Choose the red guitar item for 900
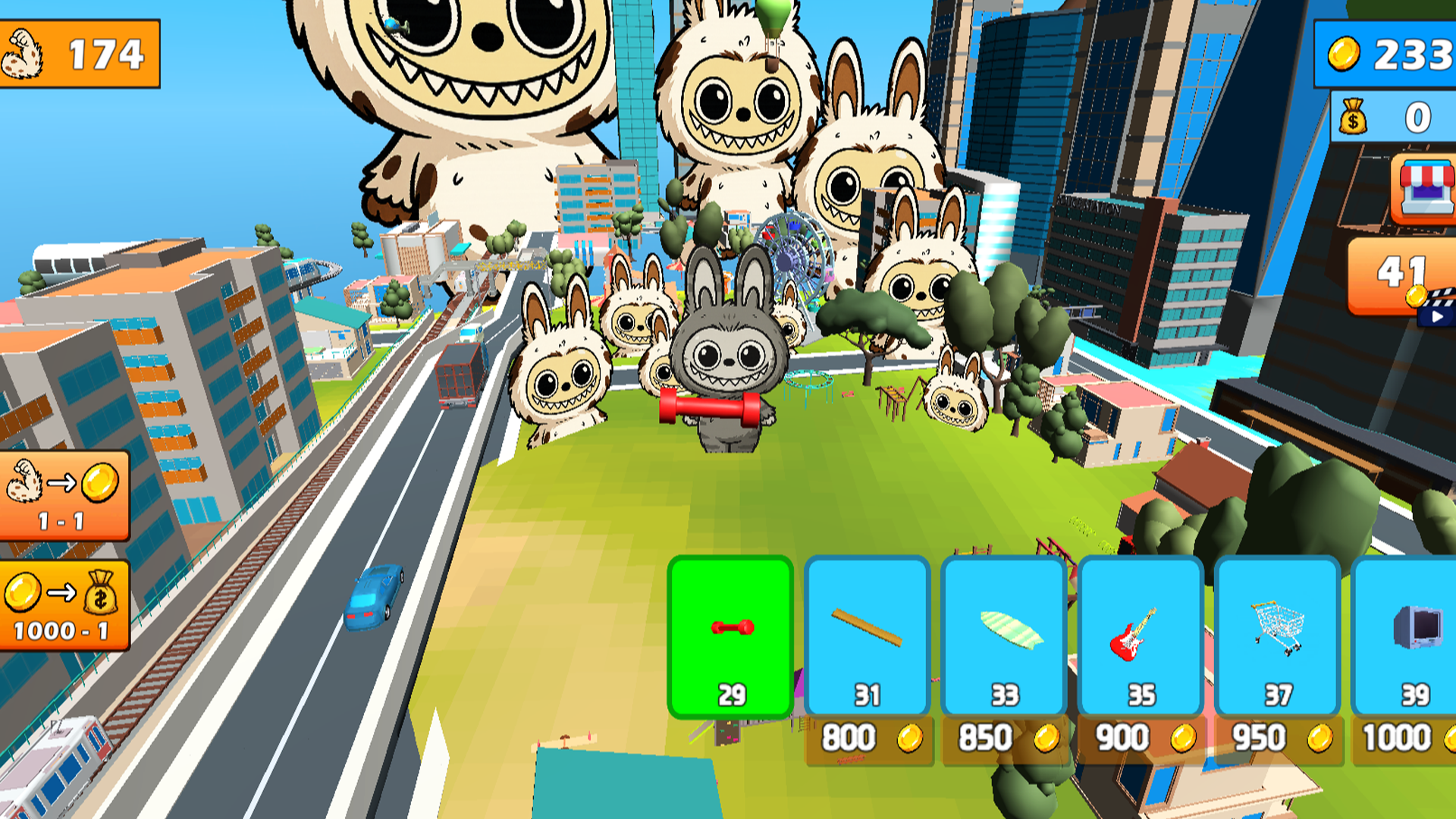Screen dimensions: 1456x819 point(1139,629)
